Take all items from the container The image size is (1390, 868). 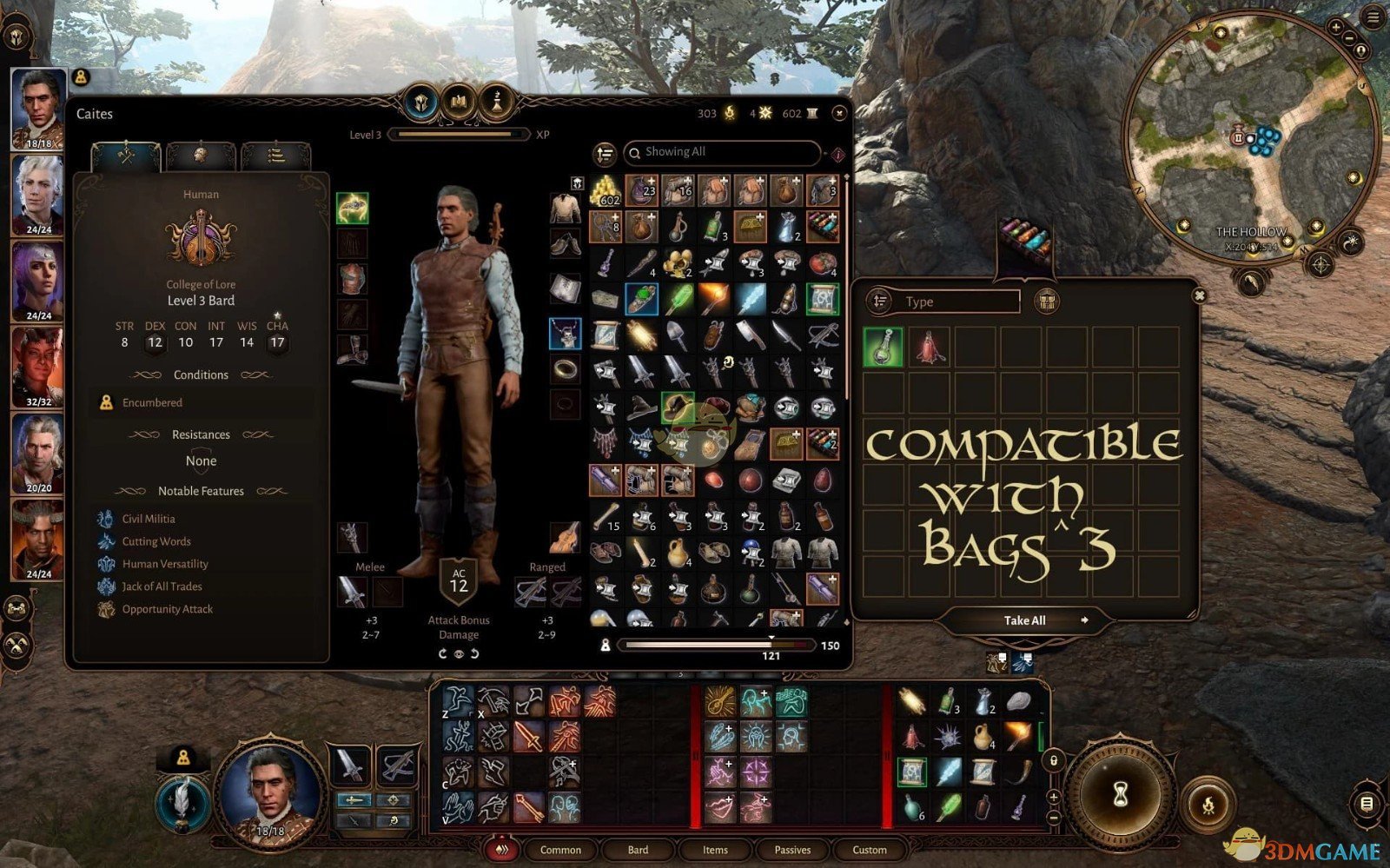coord(1025,620)
